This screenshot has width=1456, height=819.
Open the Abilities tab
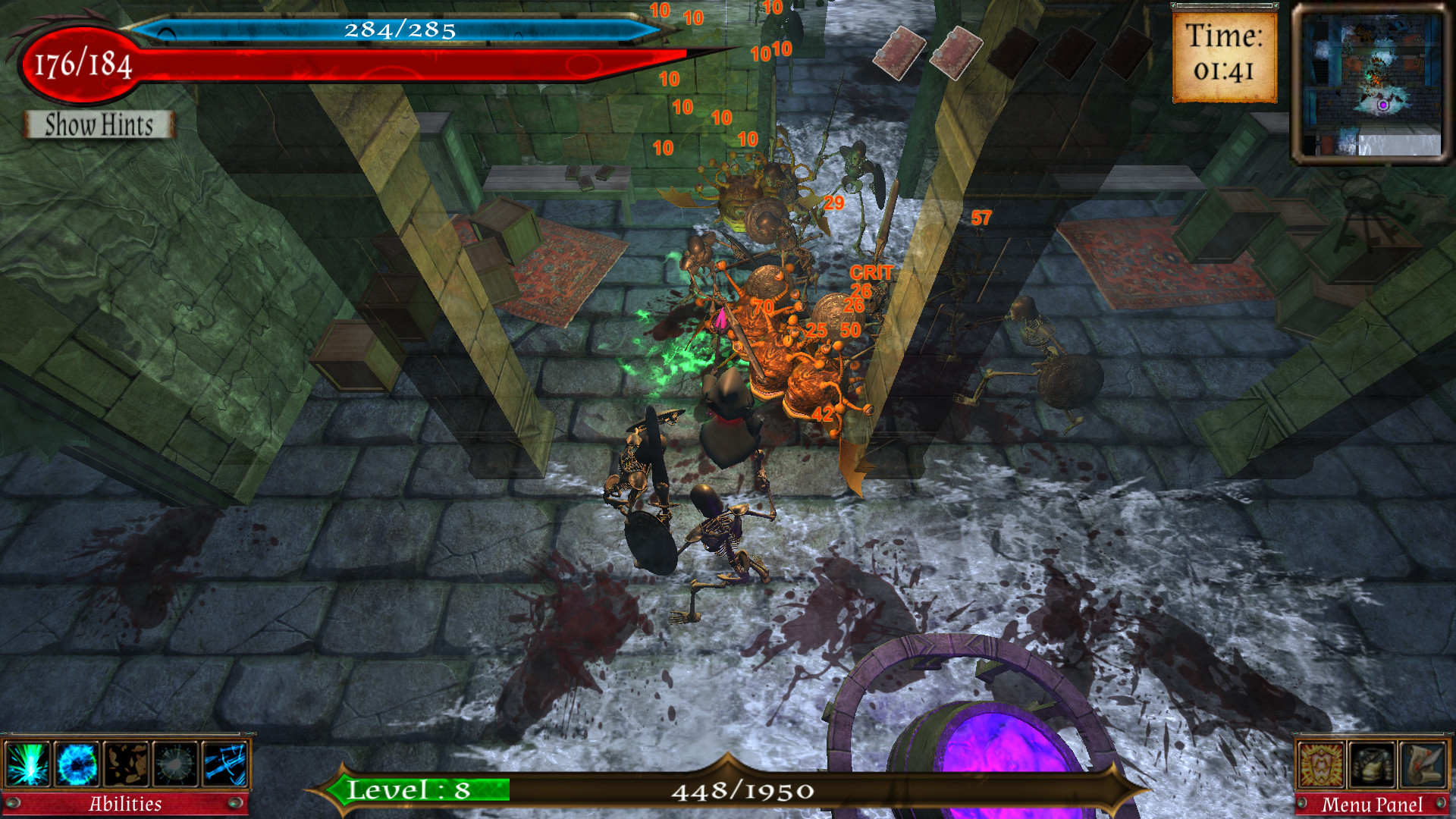pyautogui.click(x=126, y=804)
